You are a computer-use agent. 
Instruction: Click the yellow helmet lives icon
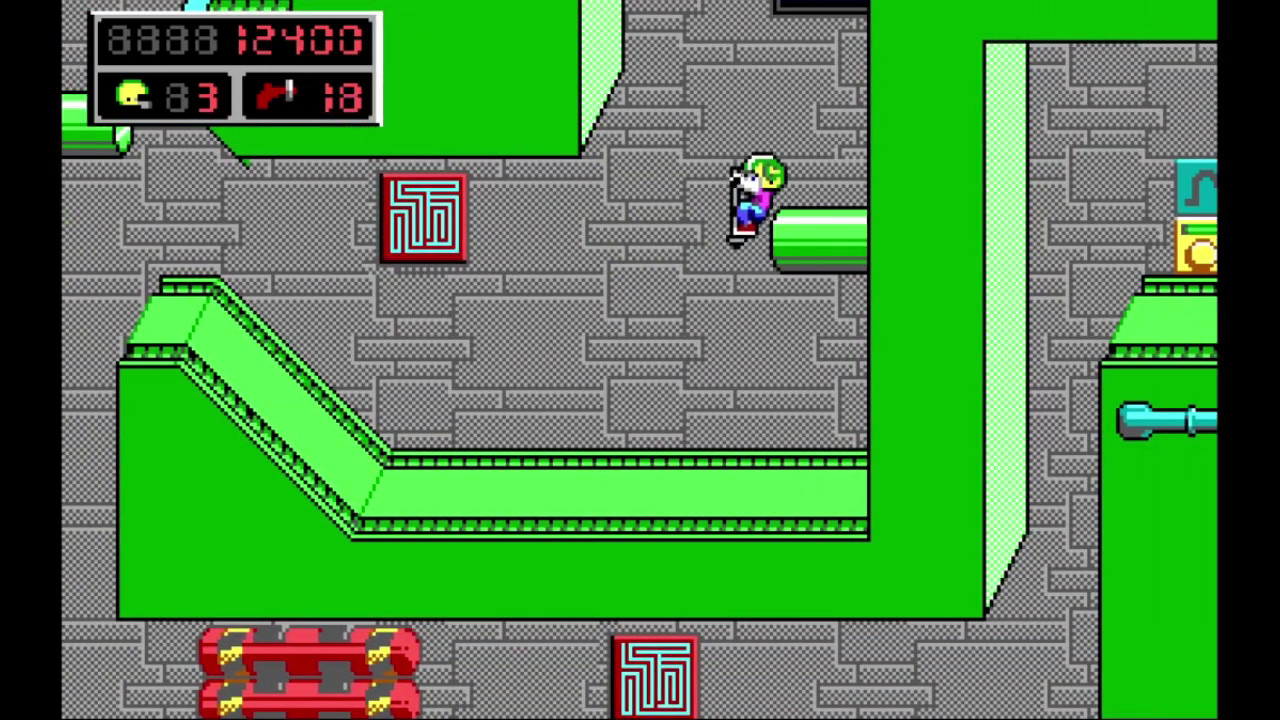pyautogui.click(x=133, y=96)
